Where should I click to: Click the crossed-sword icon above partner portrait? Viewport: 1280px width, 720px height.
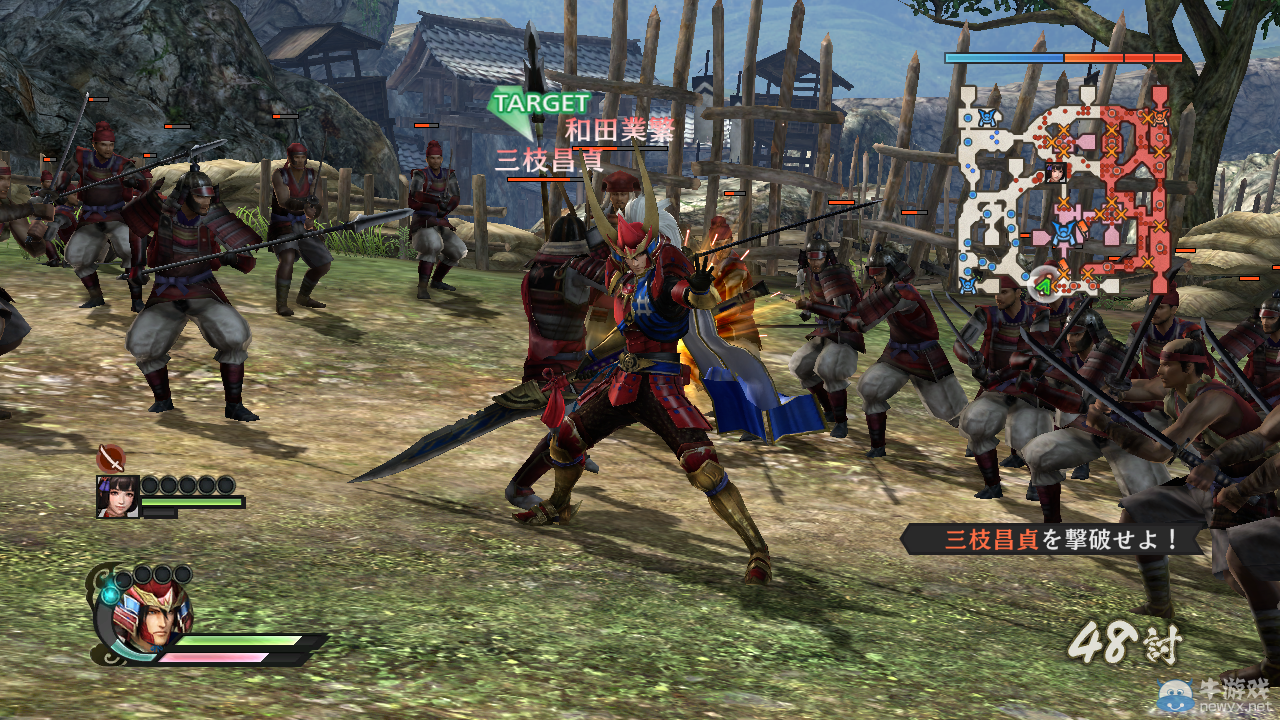coord(111,459)
